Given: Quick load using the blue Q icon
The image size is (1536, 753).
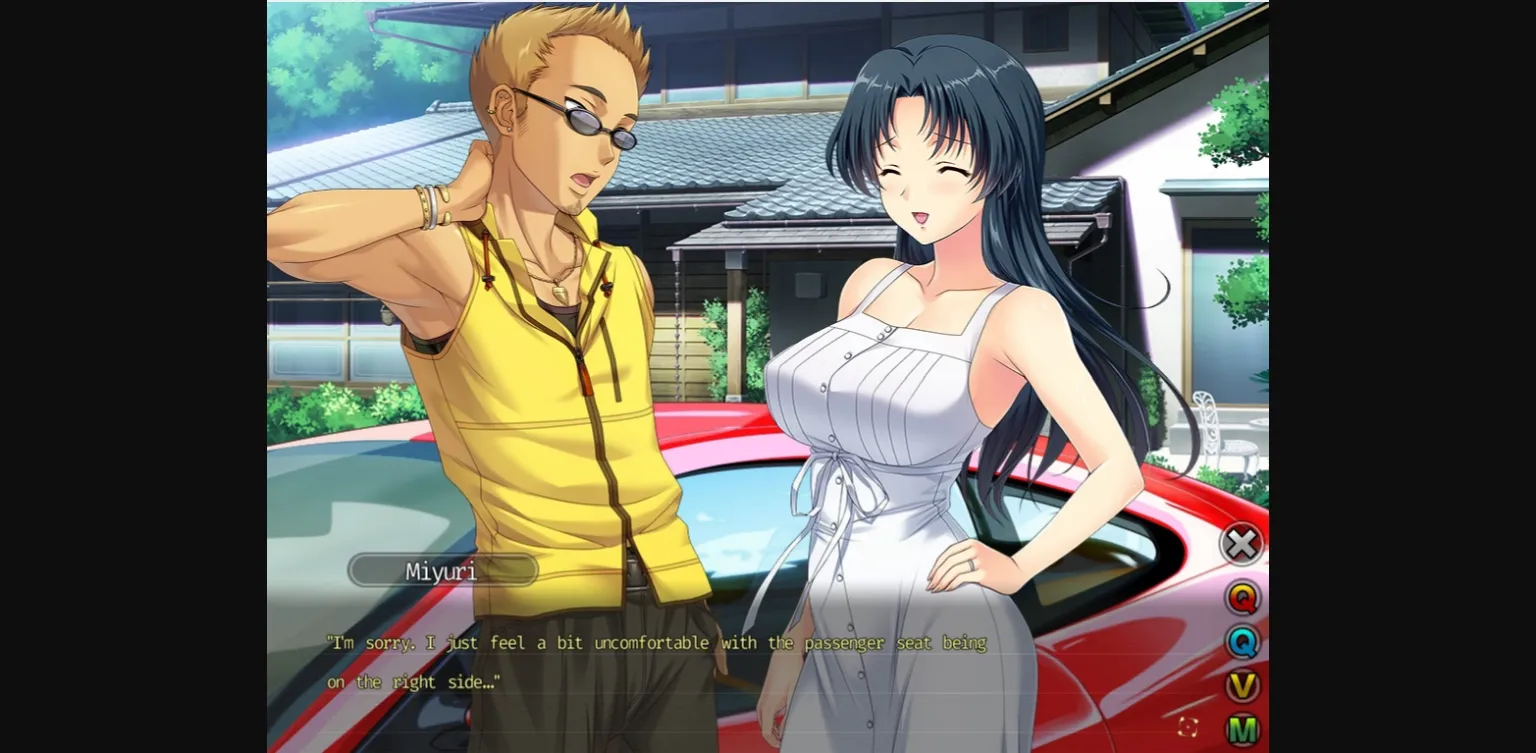Looking at the screenshot, I should coord(1242,643).
